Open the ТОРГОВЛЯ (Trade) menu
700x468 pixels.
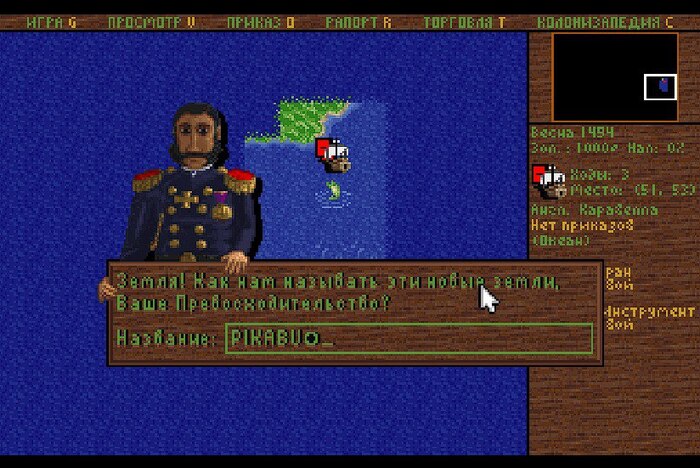tap(464, 22)
